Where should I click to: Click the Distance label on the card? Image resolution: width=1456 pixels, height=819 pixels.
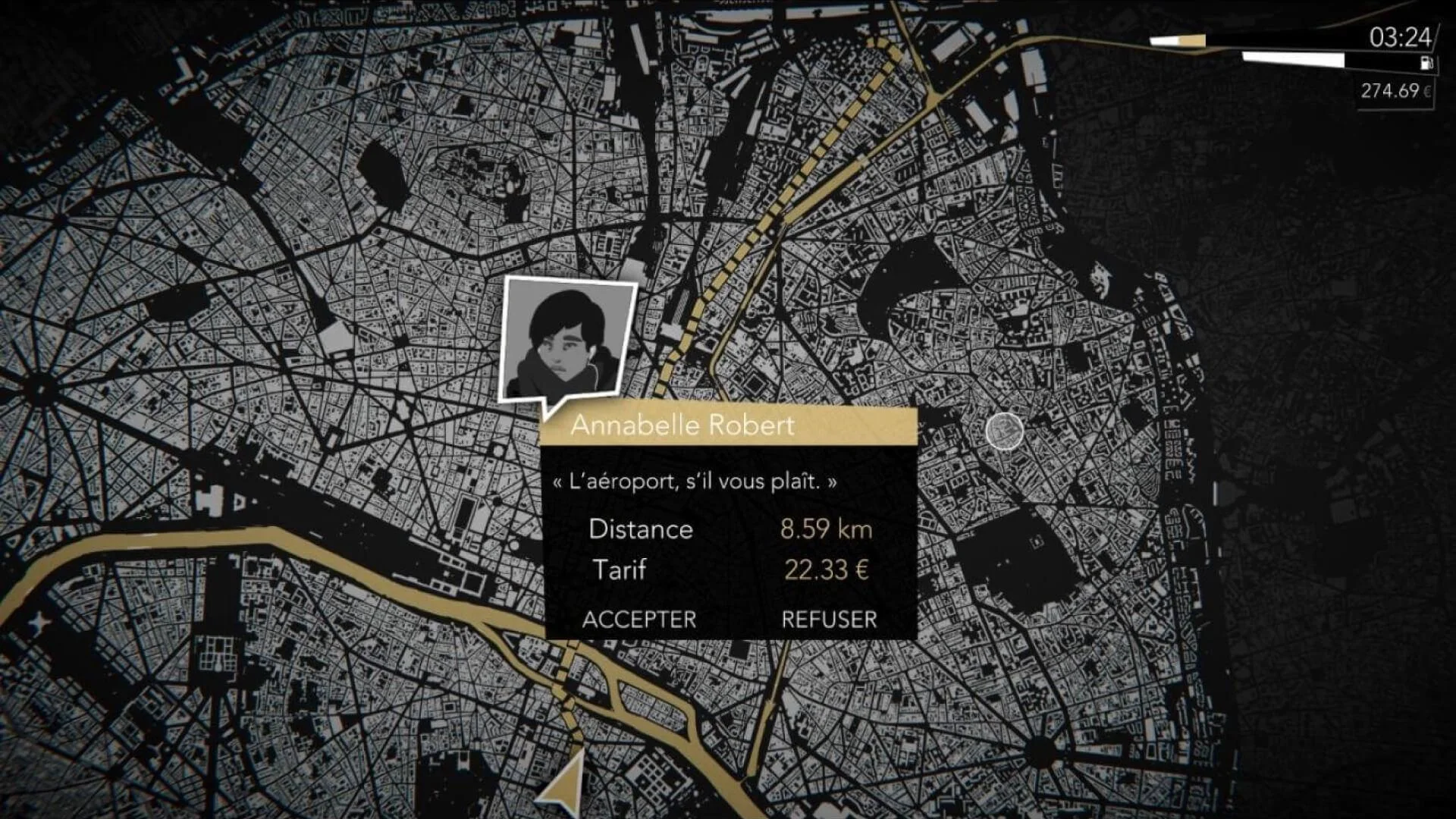(x=642, y=529)
